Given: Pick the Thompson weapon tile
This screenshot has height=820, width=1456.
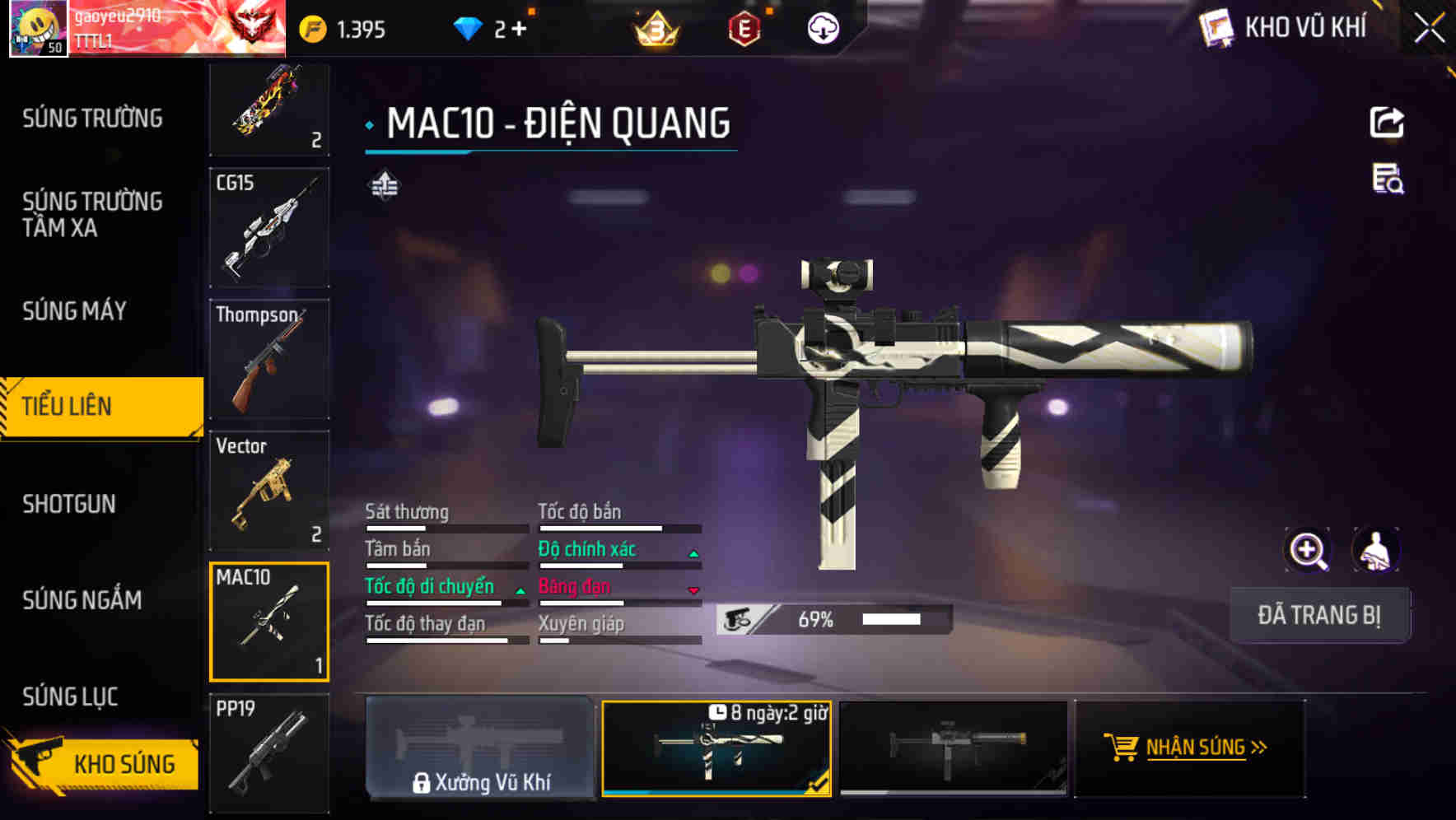Looking at the screenshot, I should tap(269, 359).
